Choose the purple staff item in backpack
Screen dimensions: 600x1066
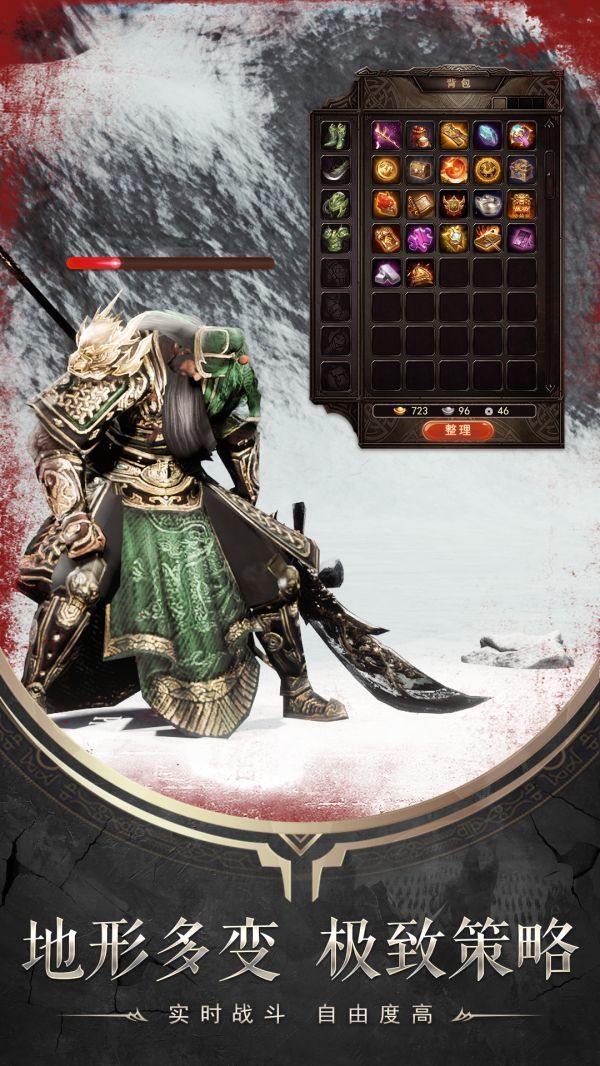click(x=386, y=135)
